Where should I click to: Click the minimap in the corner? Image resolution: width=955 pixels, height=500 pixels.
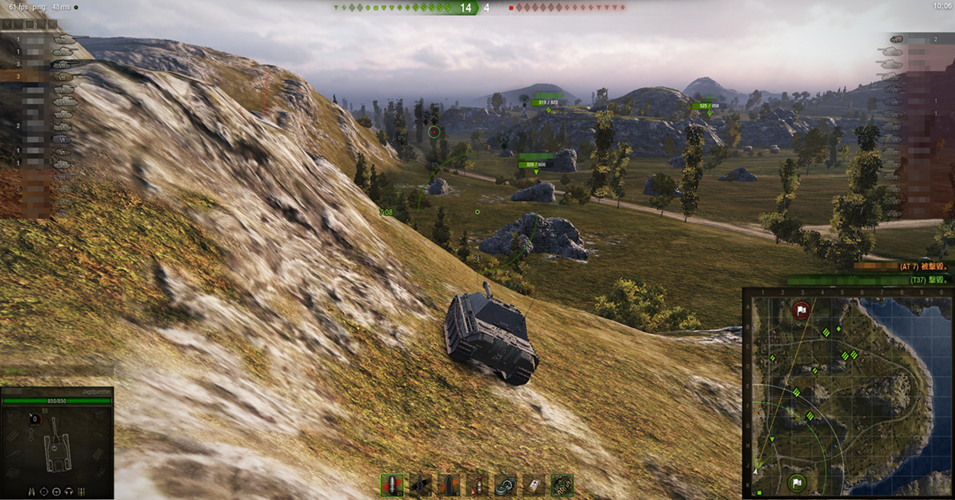pos(848,393)
